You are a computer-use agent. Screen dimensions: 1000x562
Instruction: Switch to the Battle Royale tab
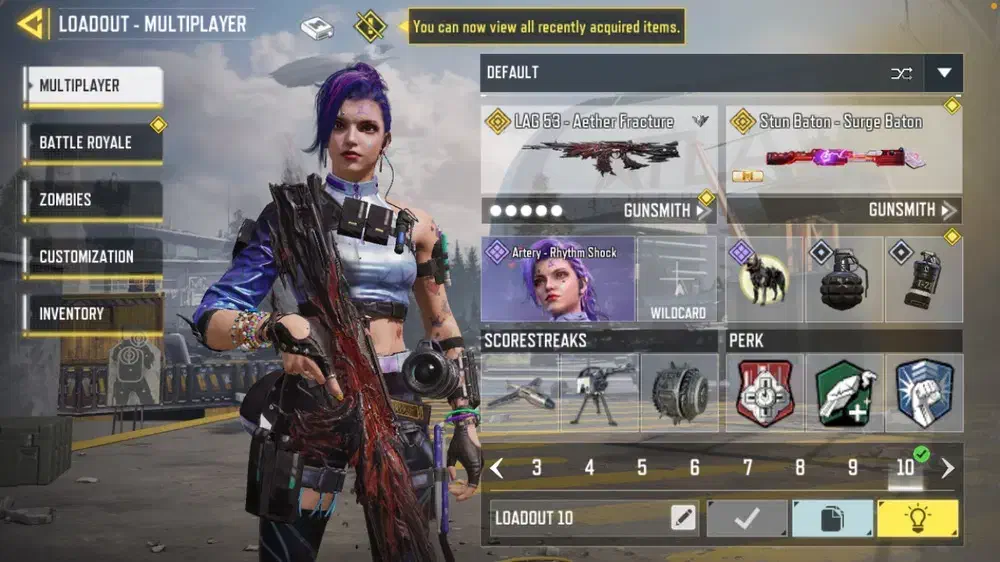point(92,143)
